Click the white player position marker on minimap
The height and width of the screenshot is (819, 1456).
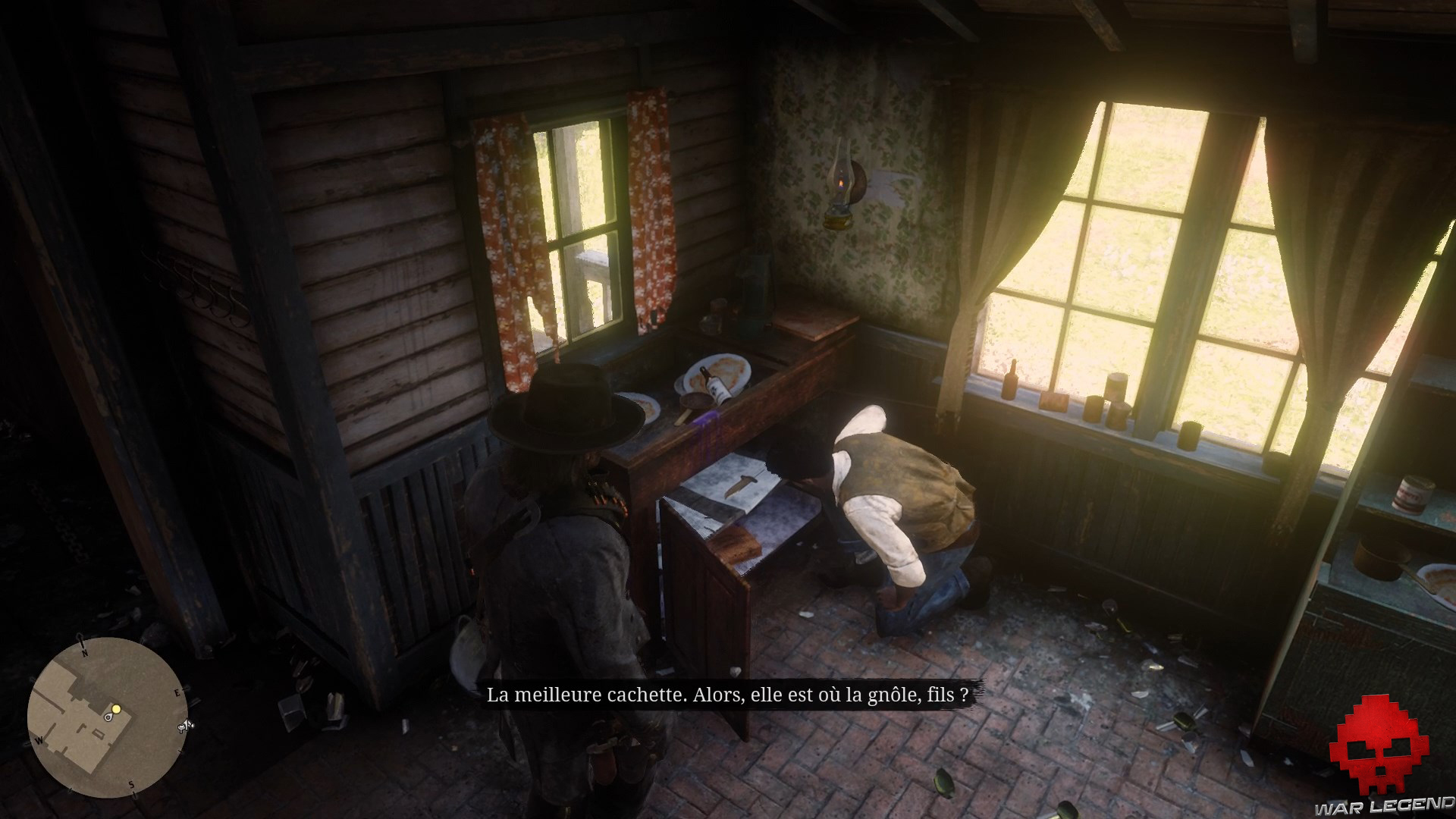pyautogui.click(x=108, y=718)
